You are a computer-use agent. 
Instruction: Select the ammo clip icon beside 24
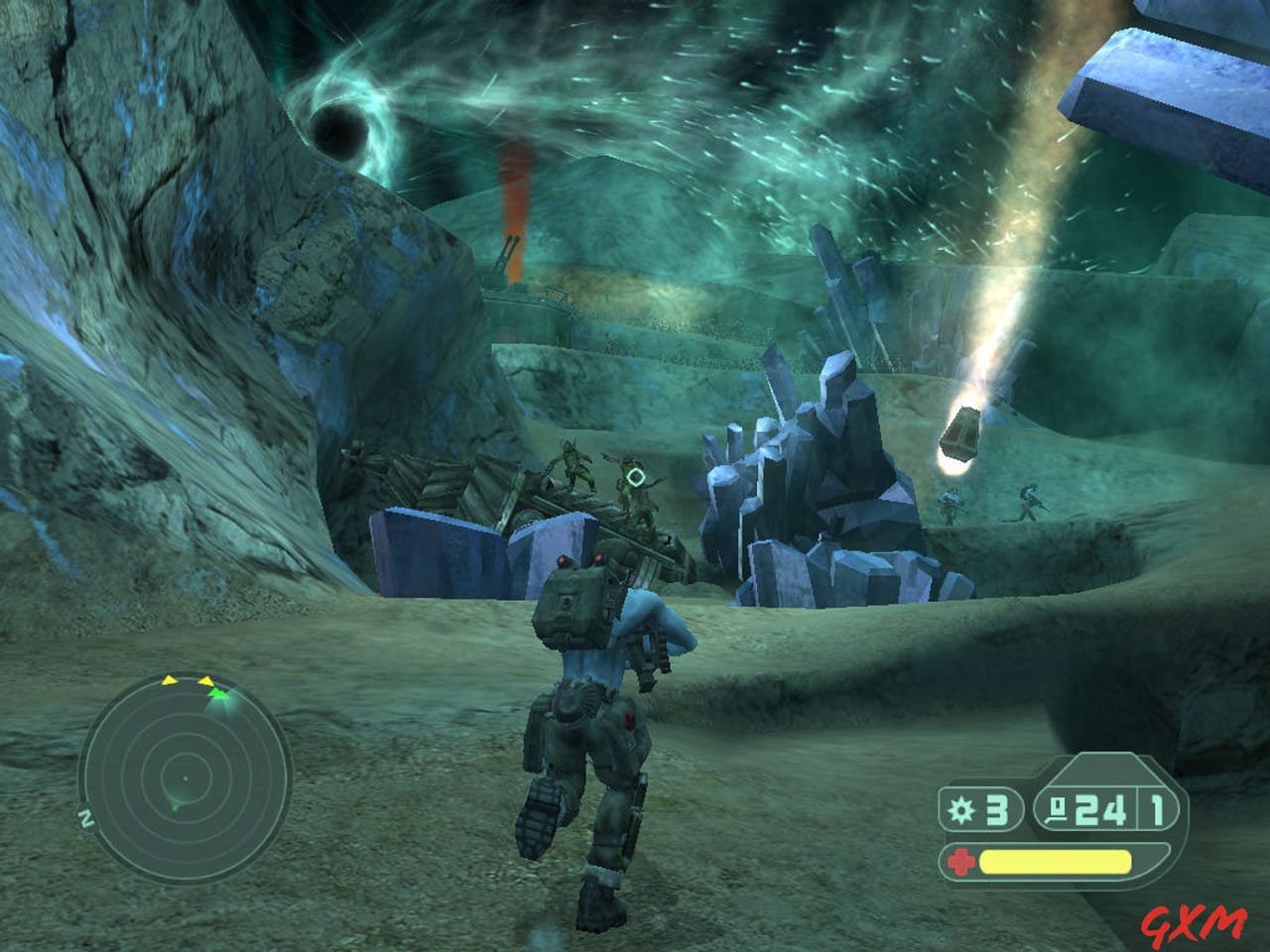pos(1058,810)
